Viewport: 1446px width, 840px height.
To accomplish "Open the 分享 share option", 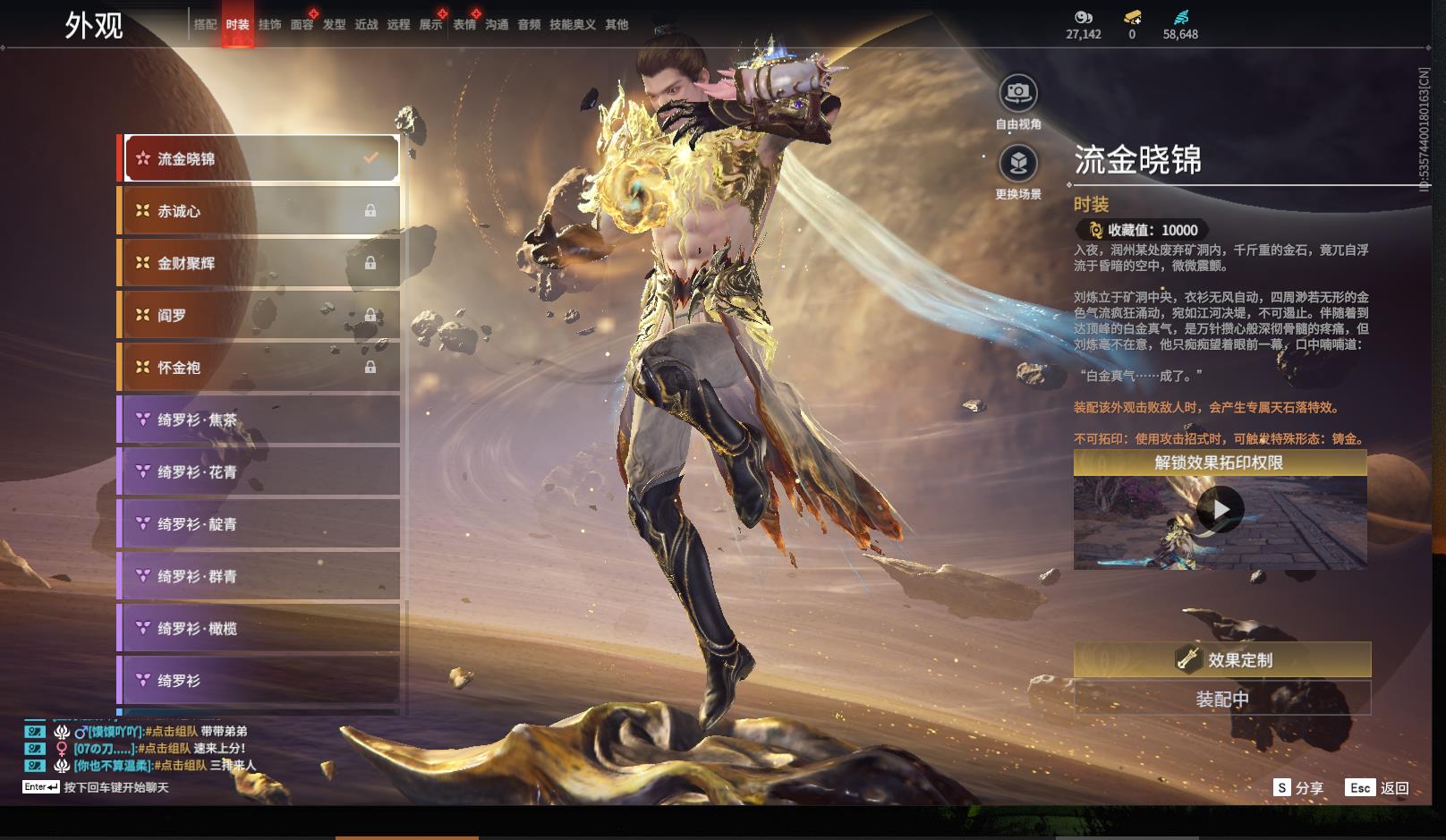I will pyautogui.click(x=1298, y=788).
